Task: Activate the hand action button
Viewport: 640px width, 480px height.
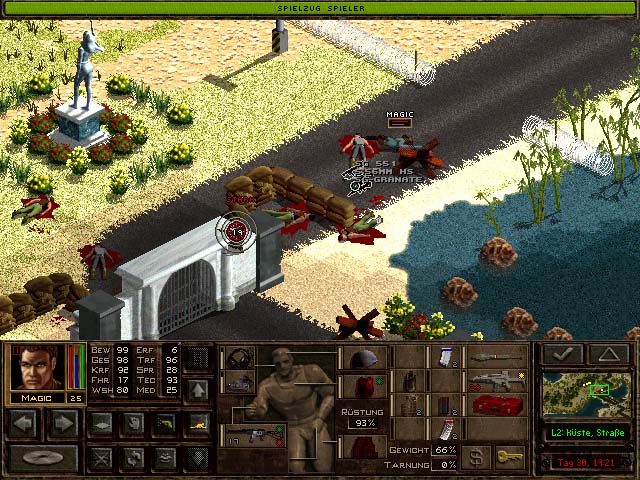Action: [x=133, y=423]
